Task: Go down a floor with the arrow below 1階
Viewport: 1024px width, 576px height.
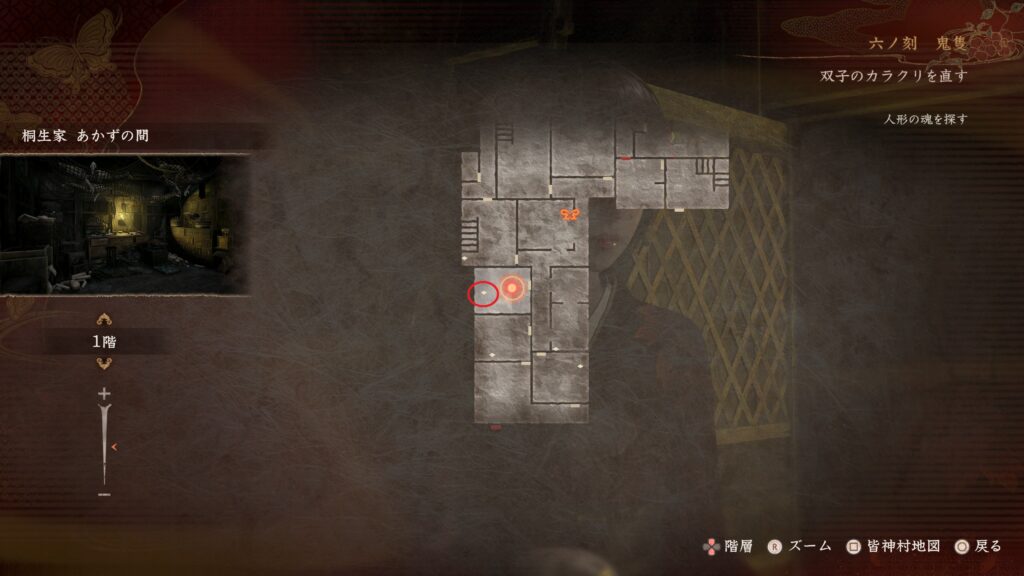Action: (x=104, y=363)
